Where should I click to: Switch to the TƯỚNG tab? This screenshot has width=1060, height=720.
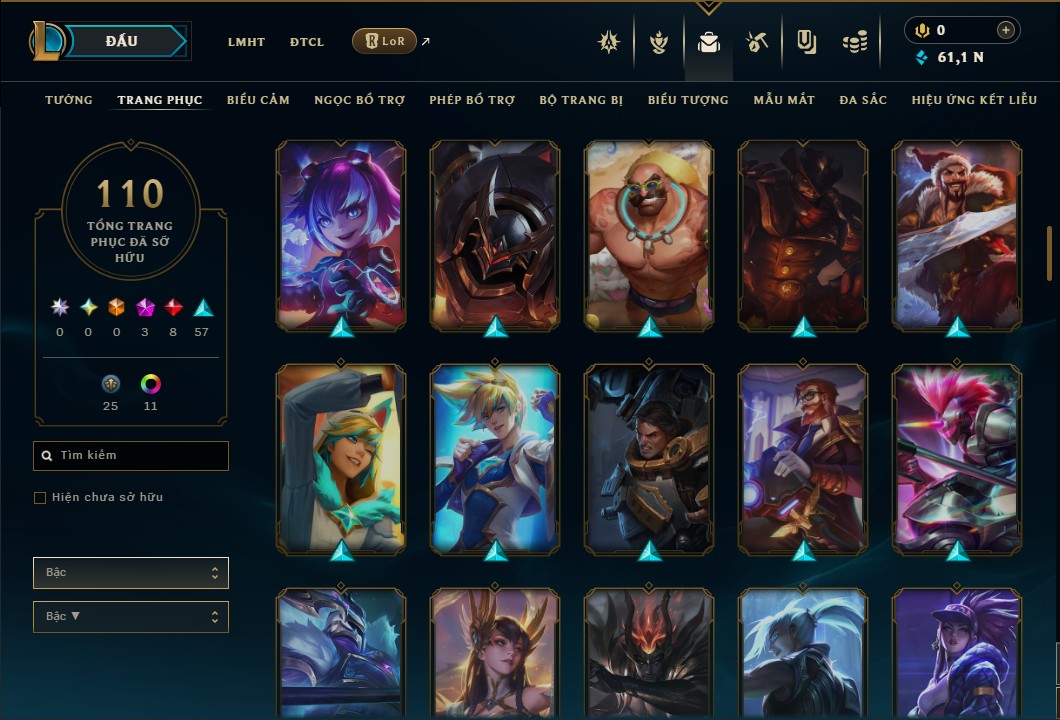pyautogui.click(x=69, y=100)
